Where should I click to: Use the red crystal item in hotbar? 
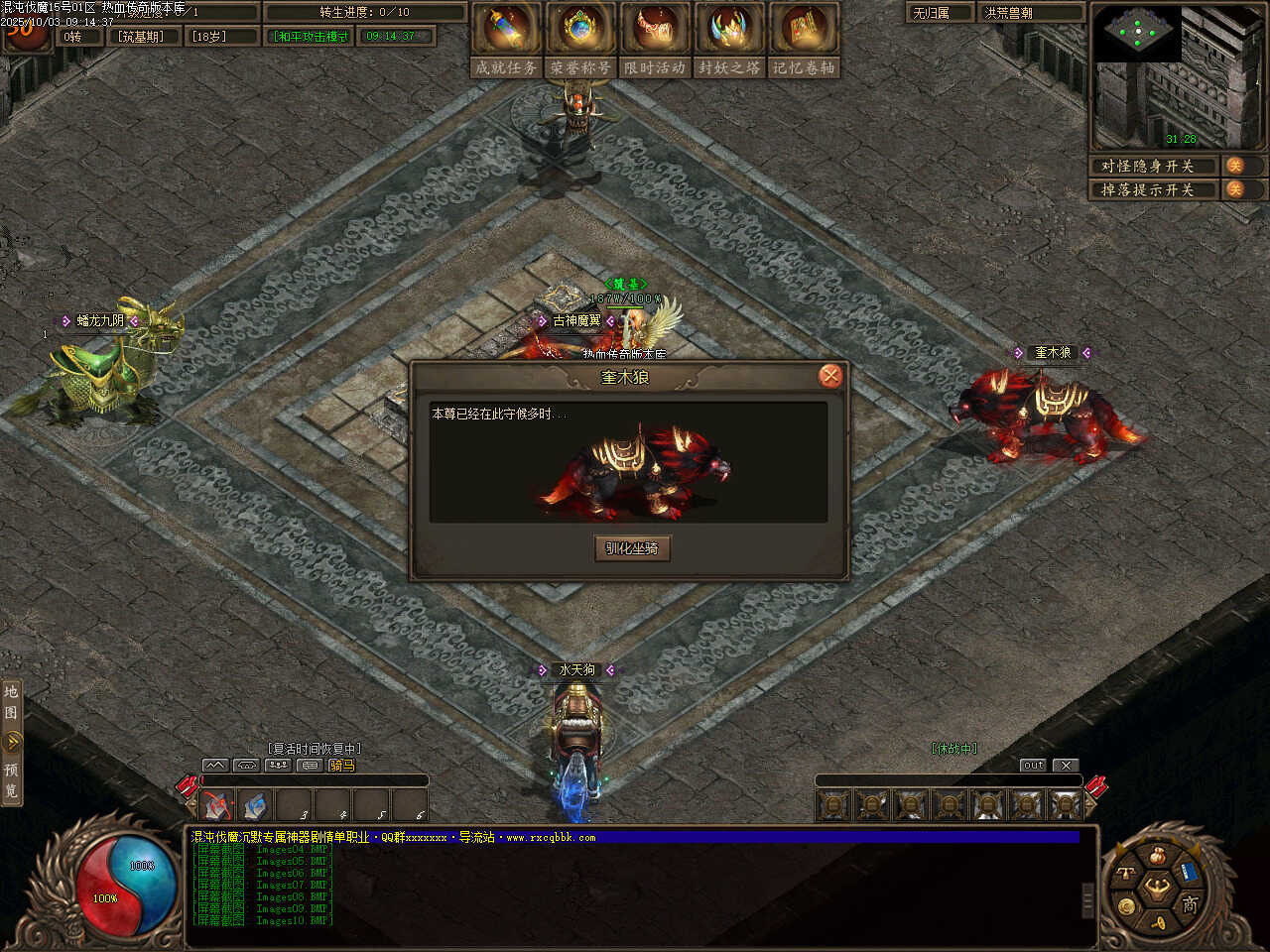[x=217, y=805]
